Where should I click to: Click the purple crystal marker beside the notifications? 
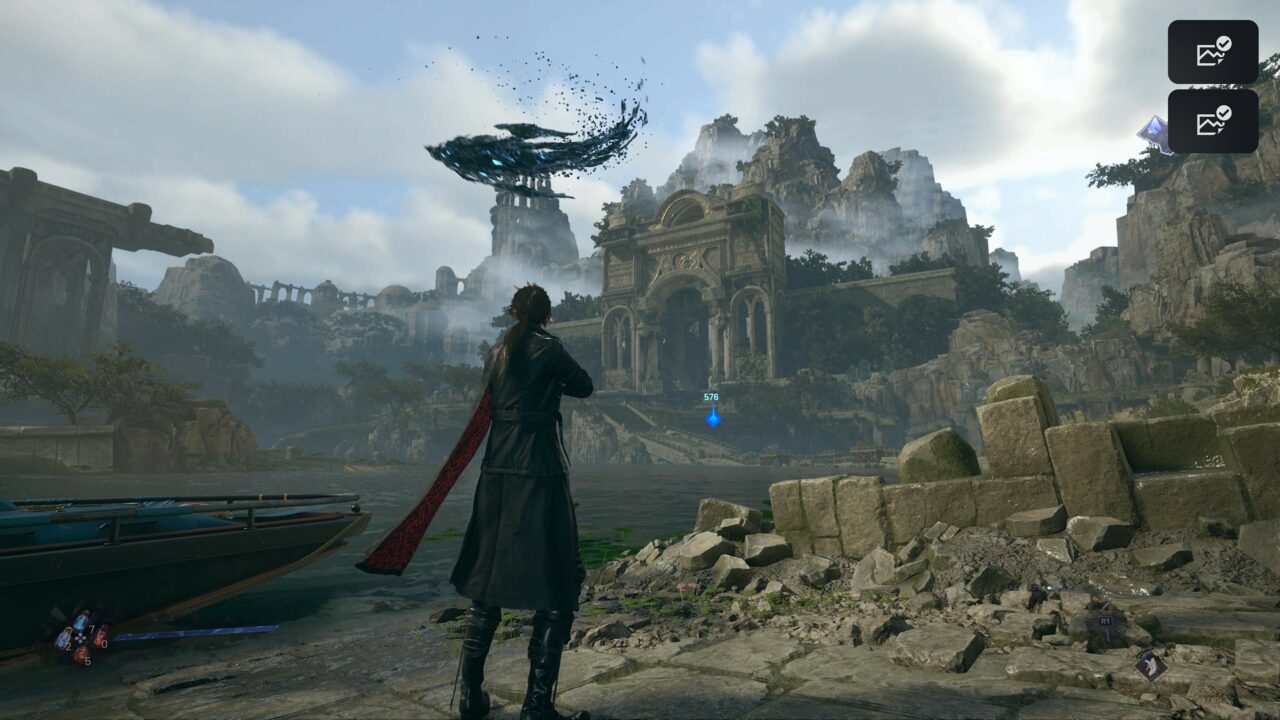coord(1153,134)
